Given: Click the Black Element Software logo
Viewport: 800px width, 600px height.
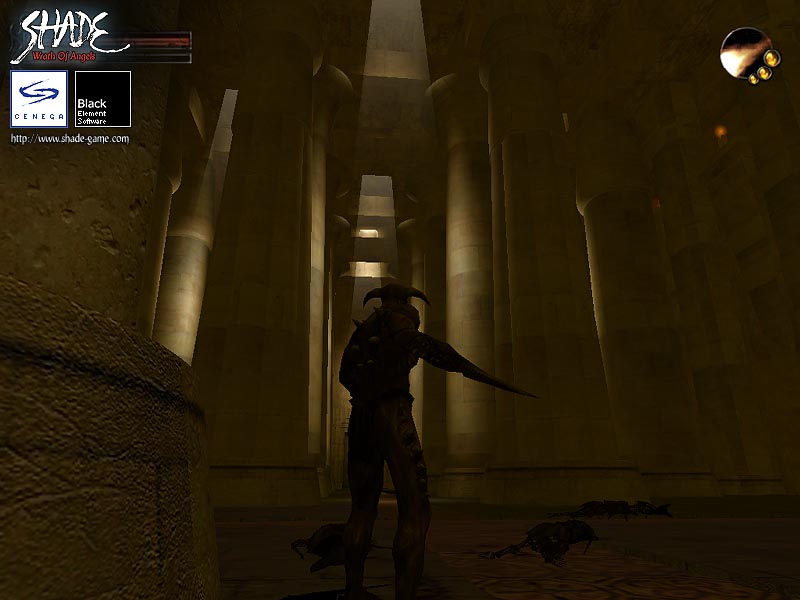Looking at the screenshot, I should (x=103, y=99).
